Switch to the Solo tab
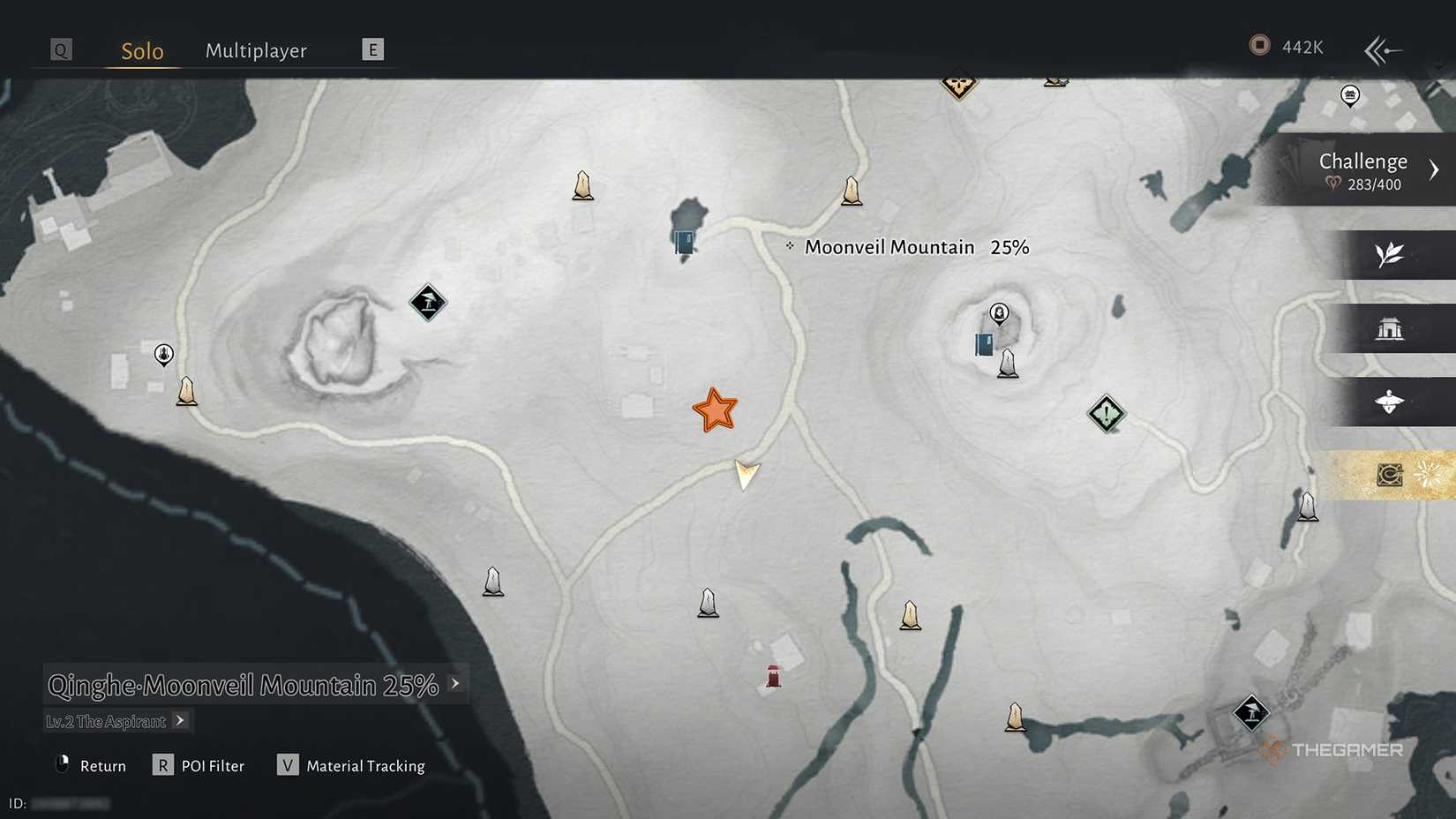 coord(140,50)
